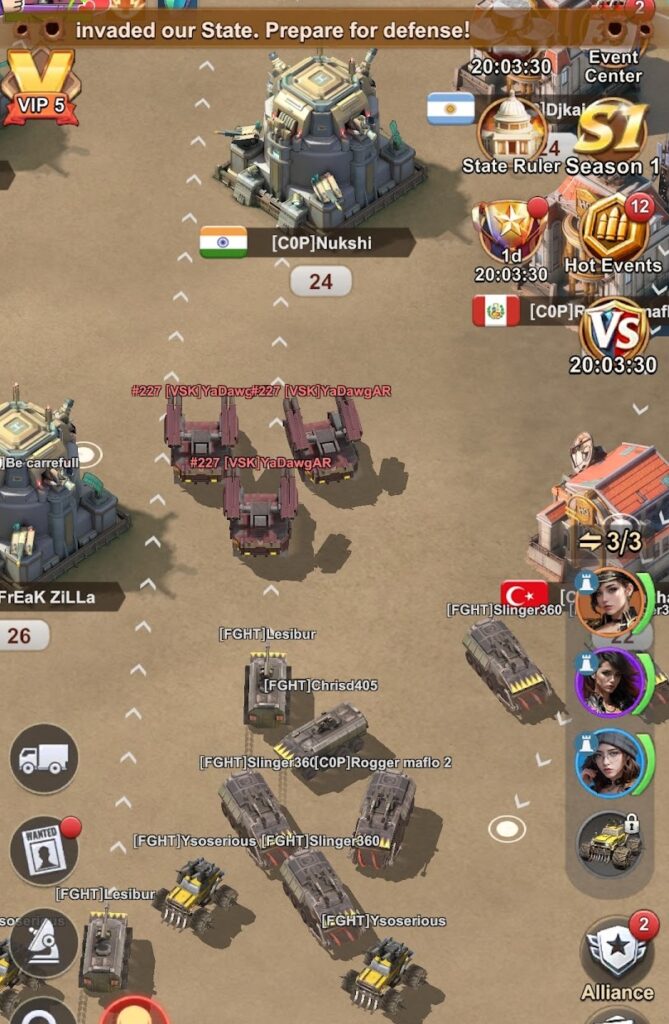This screenshot has height=1024, width=669.
Task: Select the blue-framed hero squad portrait
Action: [x=610, y=763]
